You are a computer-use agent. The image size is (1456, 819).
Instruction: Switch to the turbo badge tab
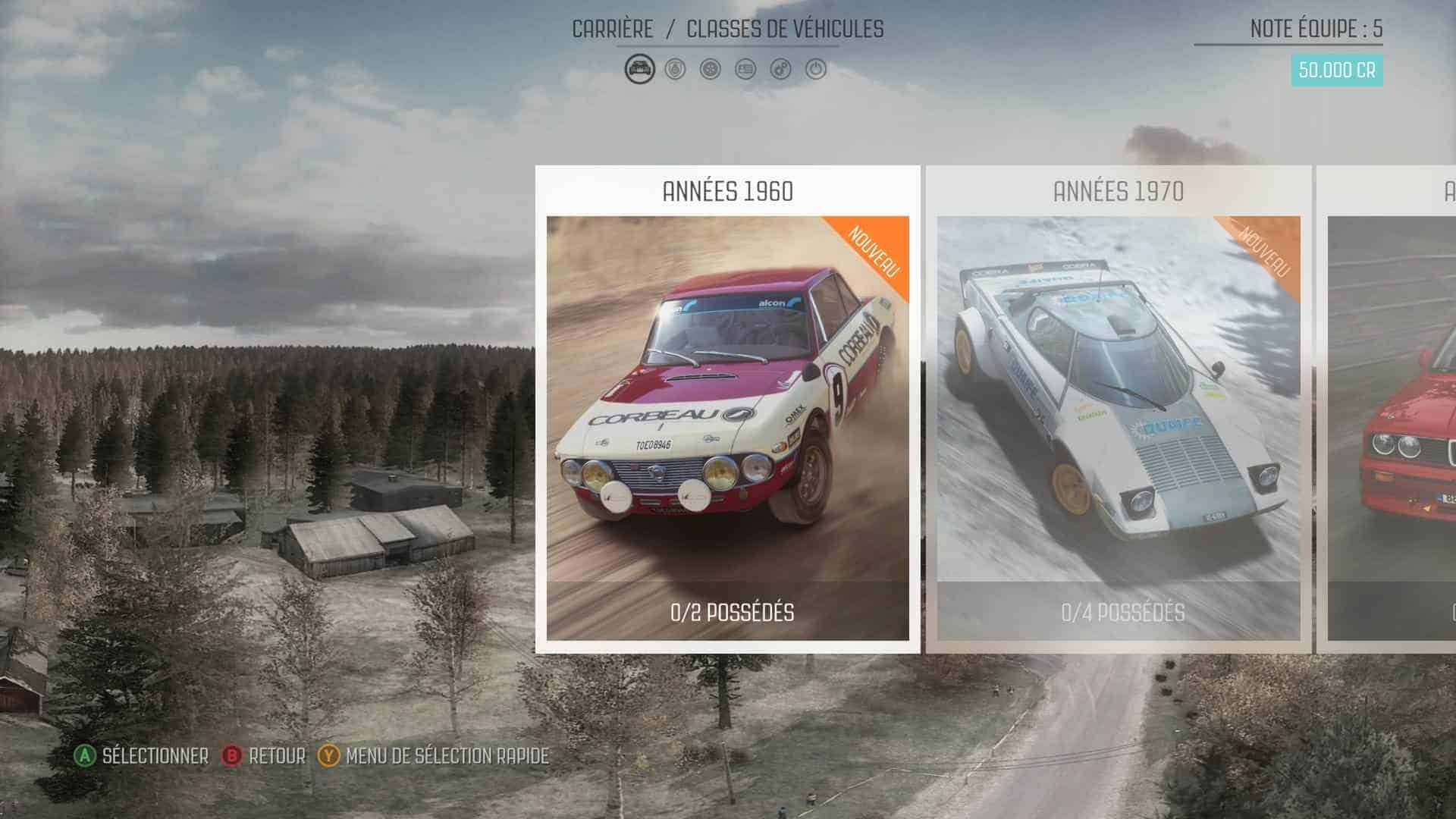675,70
